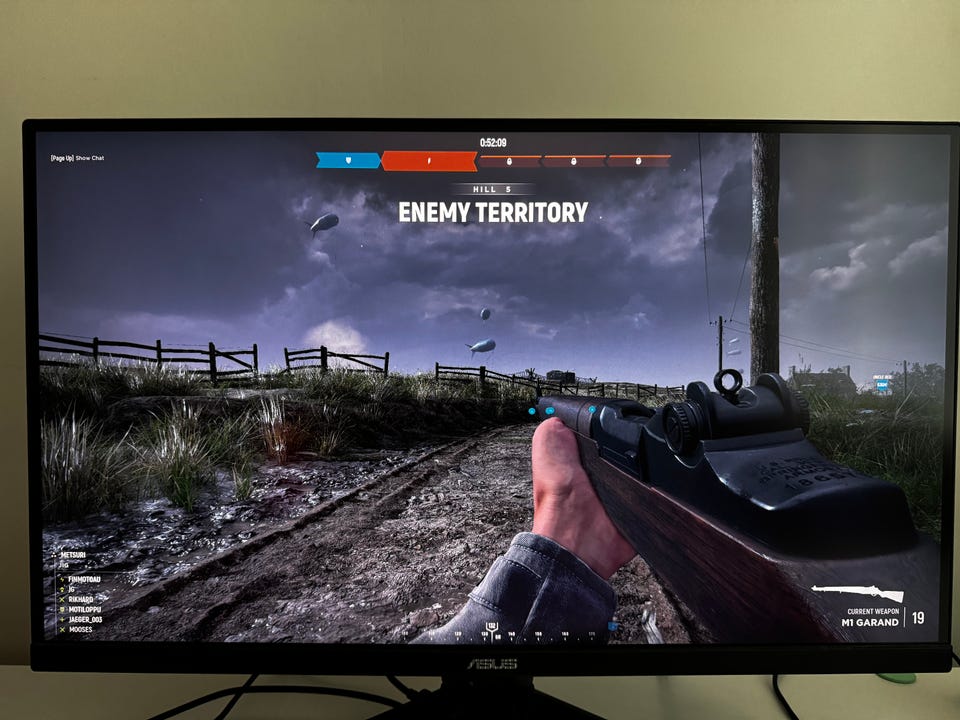The width and height of the screenshot is (960, 720).
Task: Click the Metsuri squad name header
Action: tap(75, 555)
